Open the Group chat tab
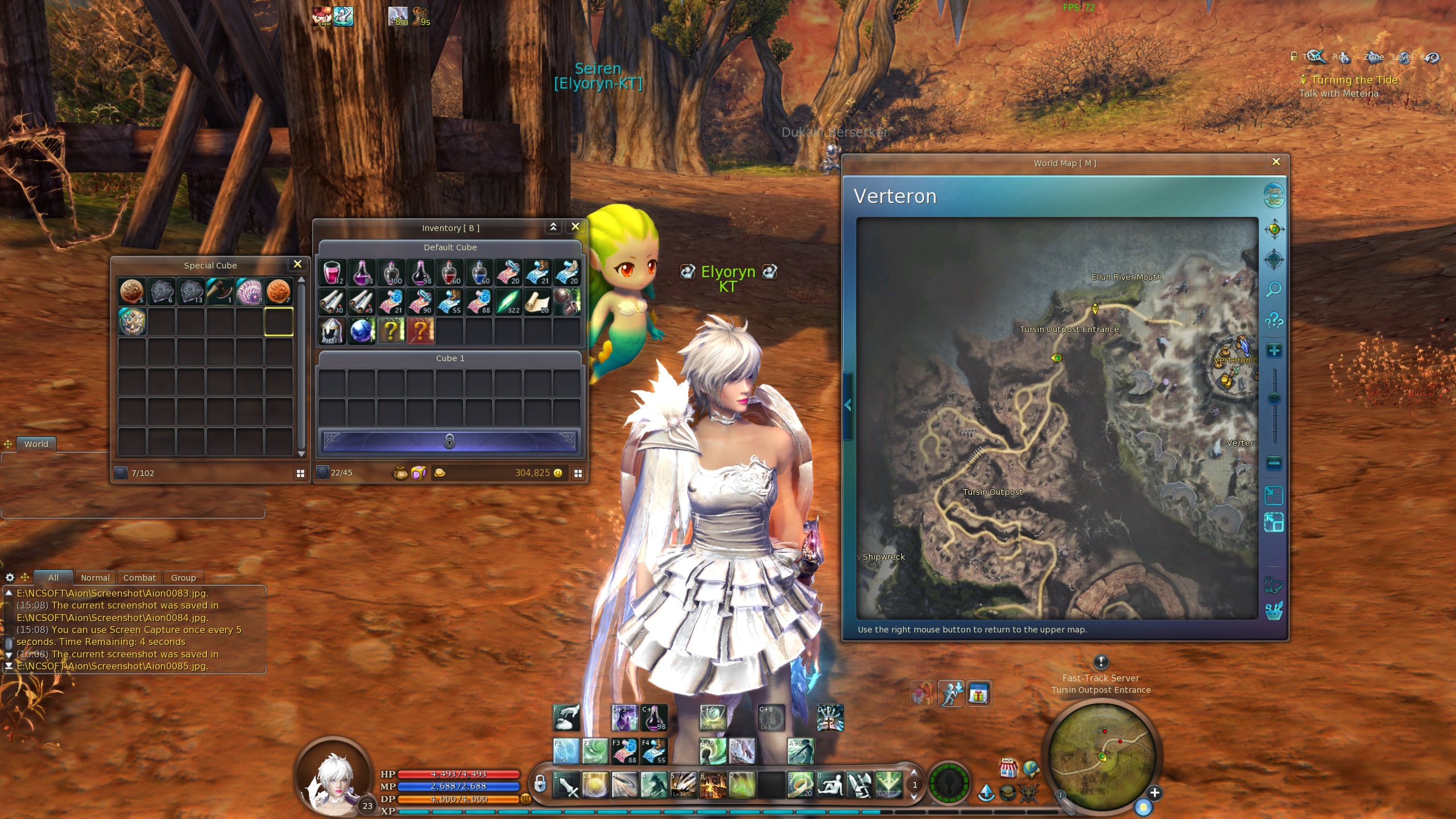This screenshot has height=819, width=1456. click(x=183, y=577)
